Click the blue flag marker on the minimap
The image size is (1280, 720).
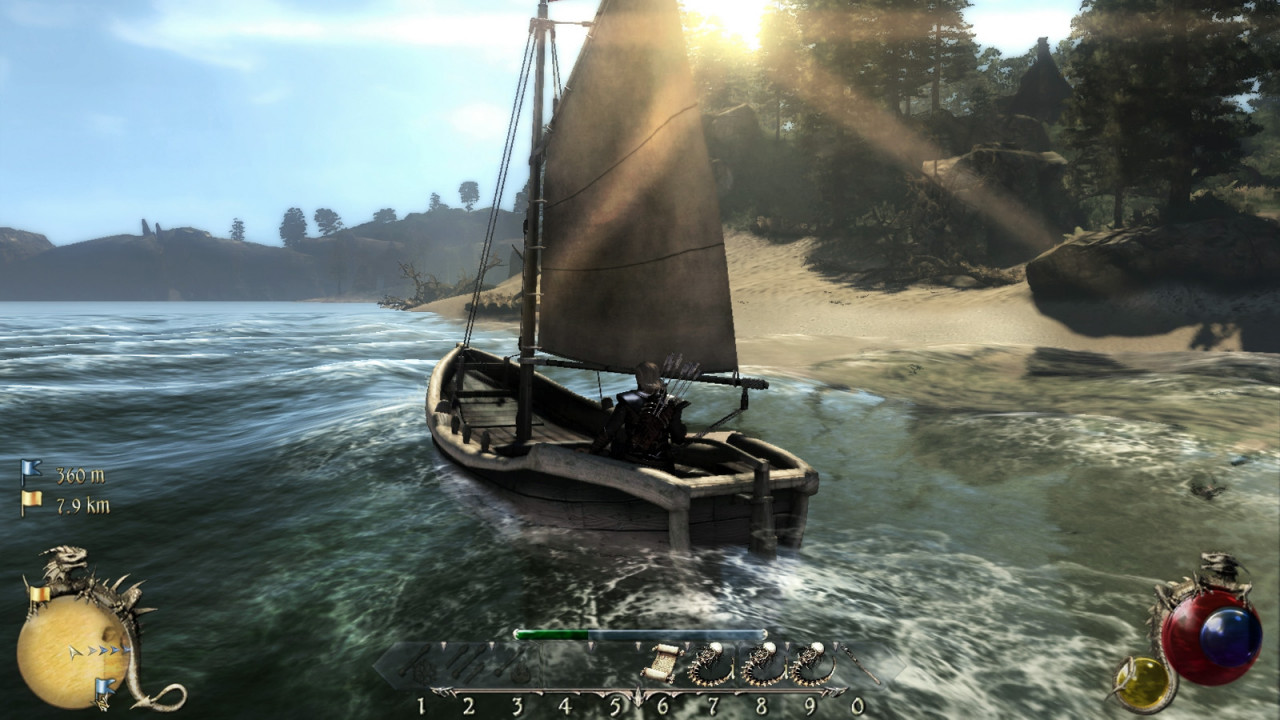104,687
